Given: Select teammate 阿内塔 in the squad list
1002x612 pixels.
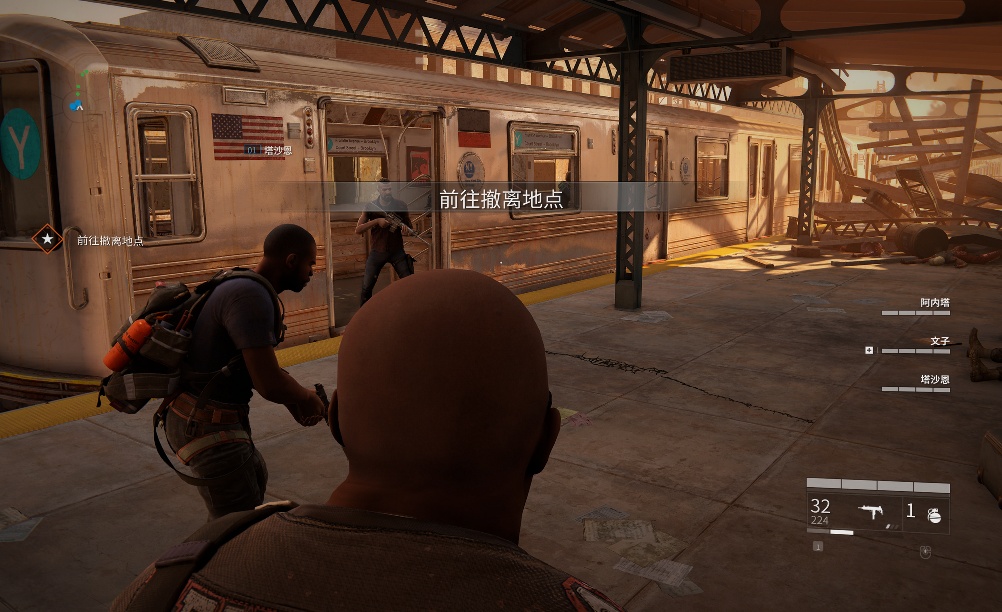Looking at the screenshot, I should [934, 302].
